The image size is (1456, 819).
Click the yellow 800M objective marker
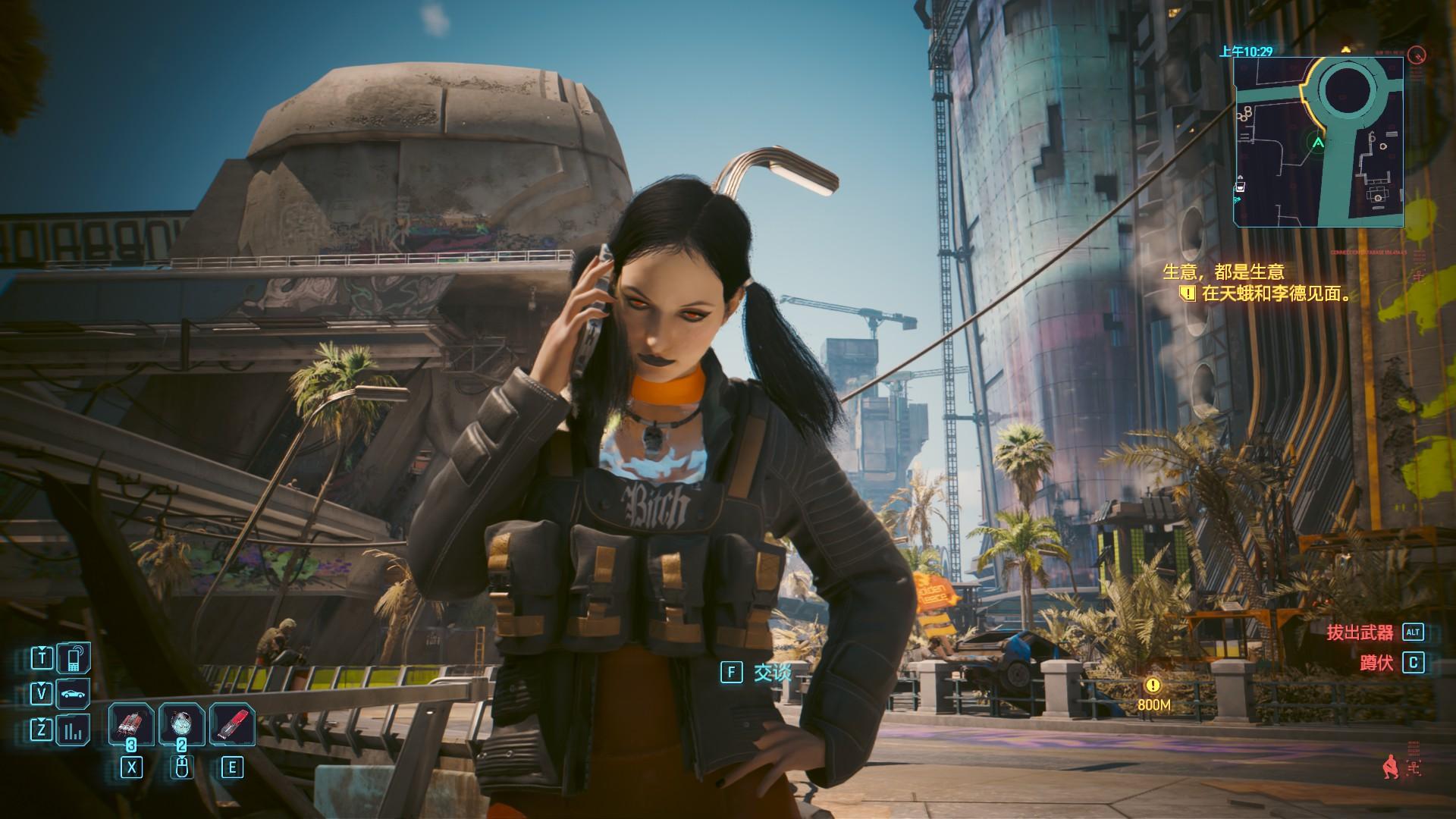tap(1153, 686)
